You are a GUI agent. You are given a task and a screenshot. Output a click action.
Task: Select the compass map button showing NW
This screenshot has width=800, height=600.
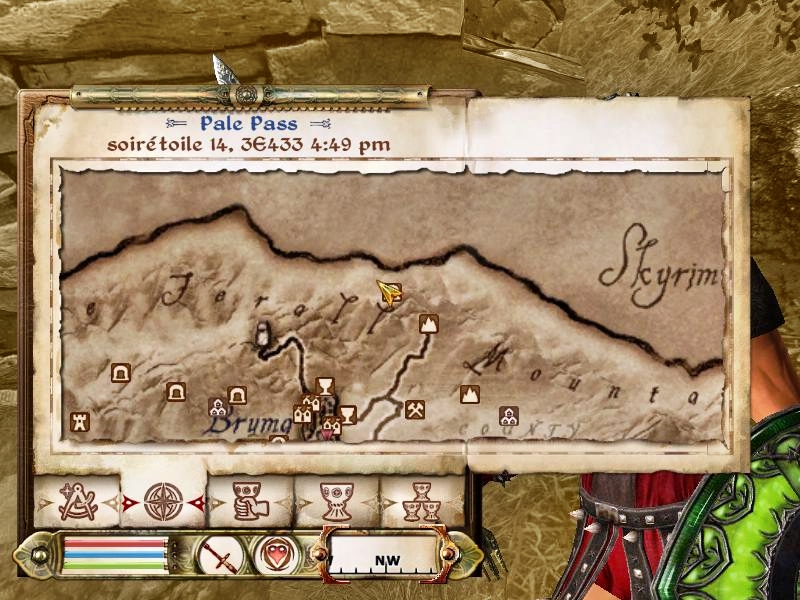[382, 555]
